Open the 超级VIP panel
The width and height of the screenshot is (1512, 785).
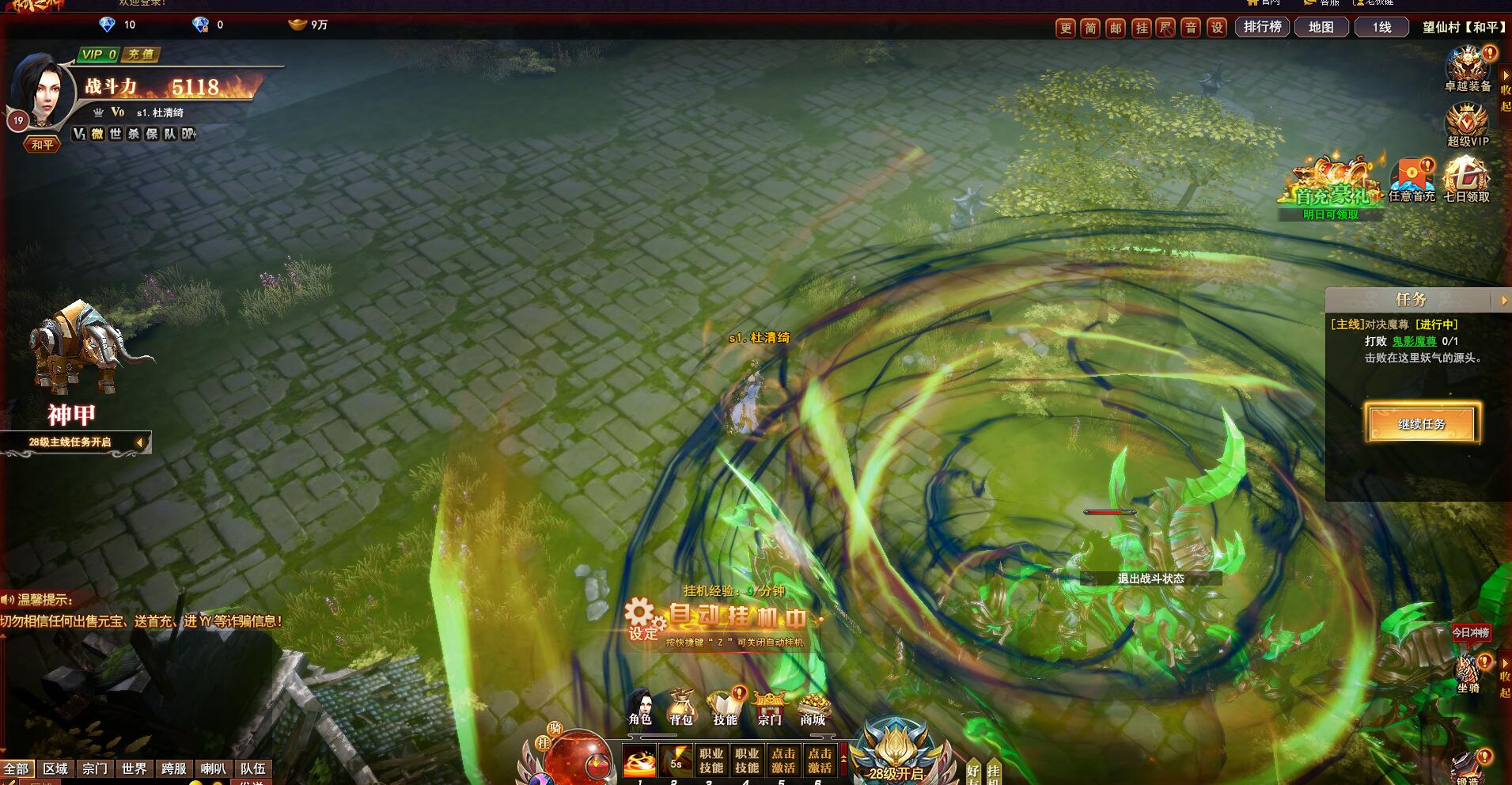(x=1468, y=127)
